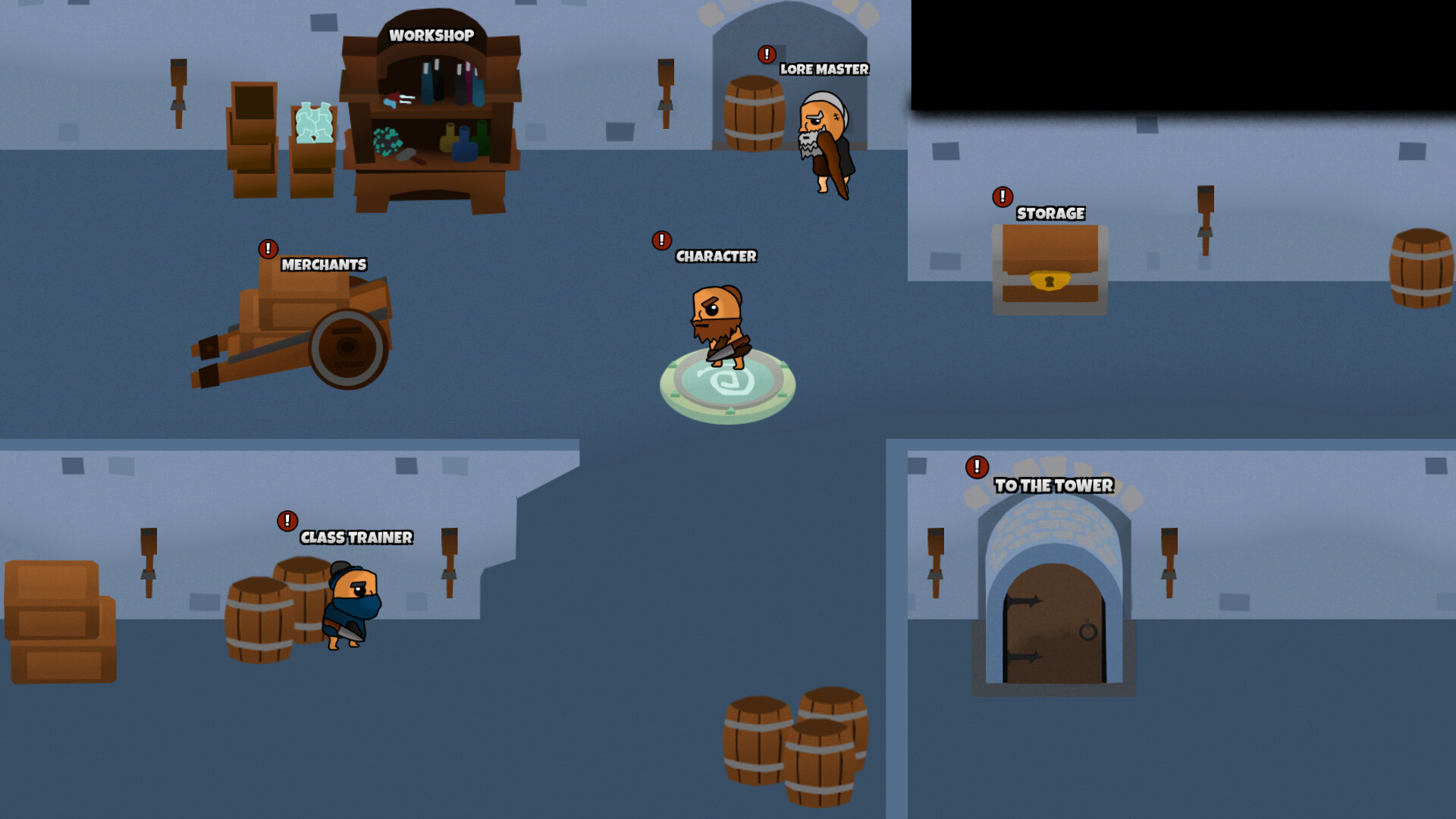This screenshot has width=1456, height=819.
Task: Click the exclamation icon above Class Trainer
Action: coord(287,522)
